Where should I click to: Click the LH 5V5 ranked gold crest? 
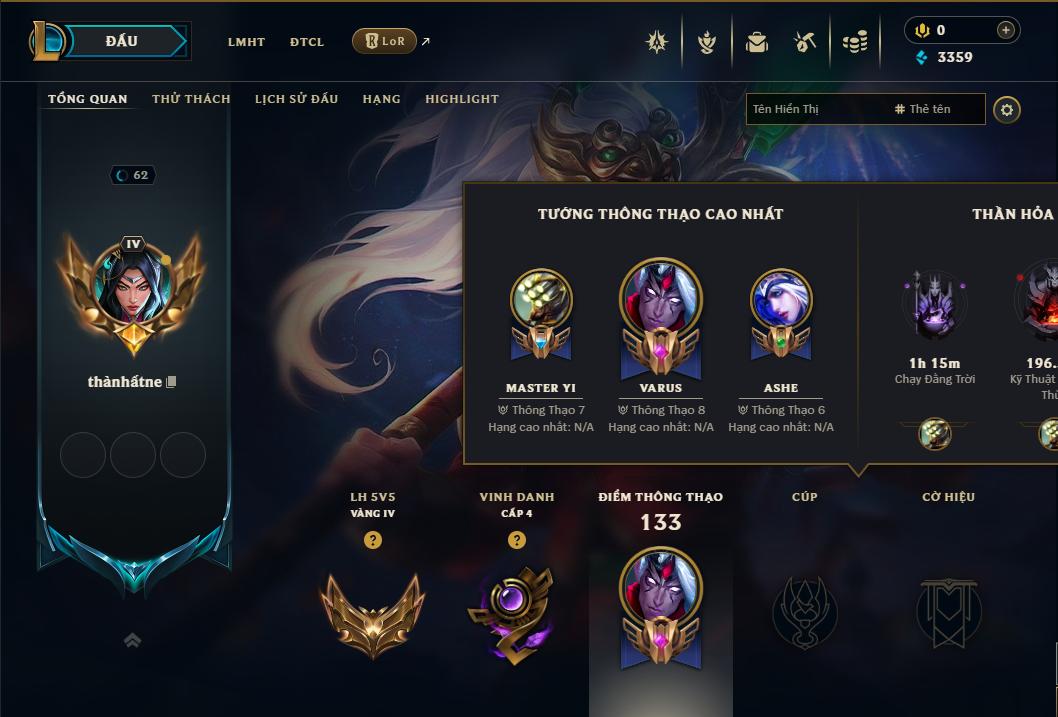[x=372, y=613]
